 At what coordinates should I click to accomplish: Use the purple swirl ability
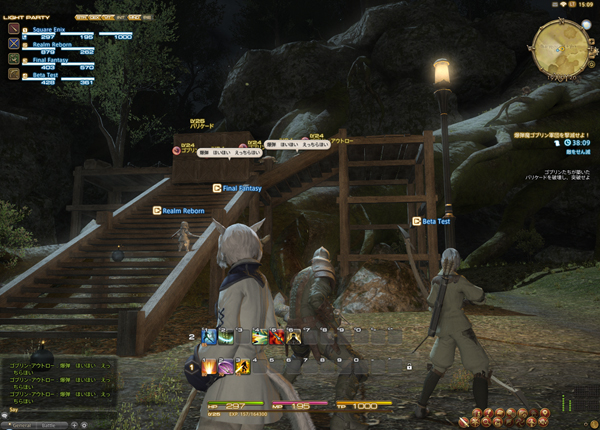(x=226, y=367)
